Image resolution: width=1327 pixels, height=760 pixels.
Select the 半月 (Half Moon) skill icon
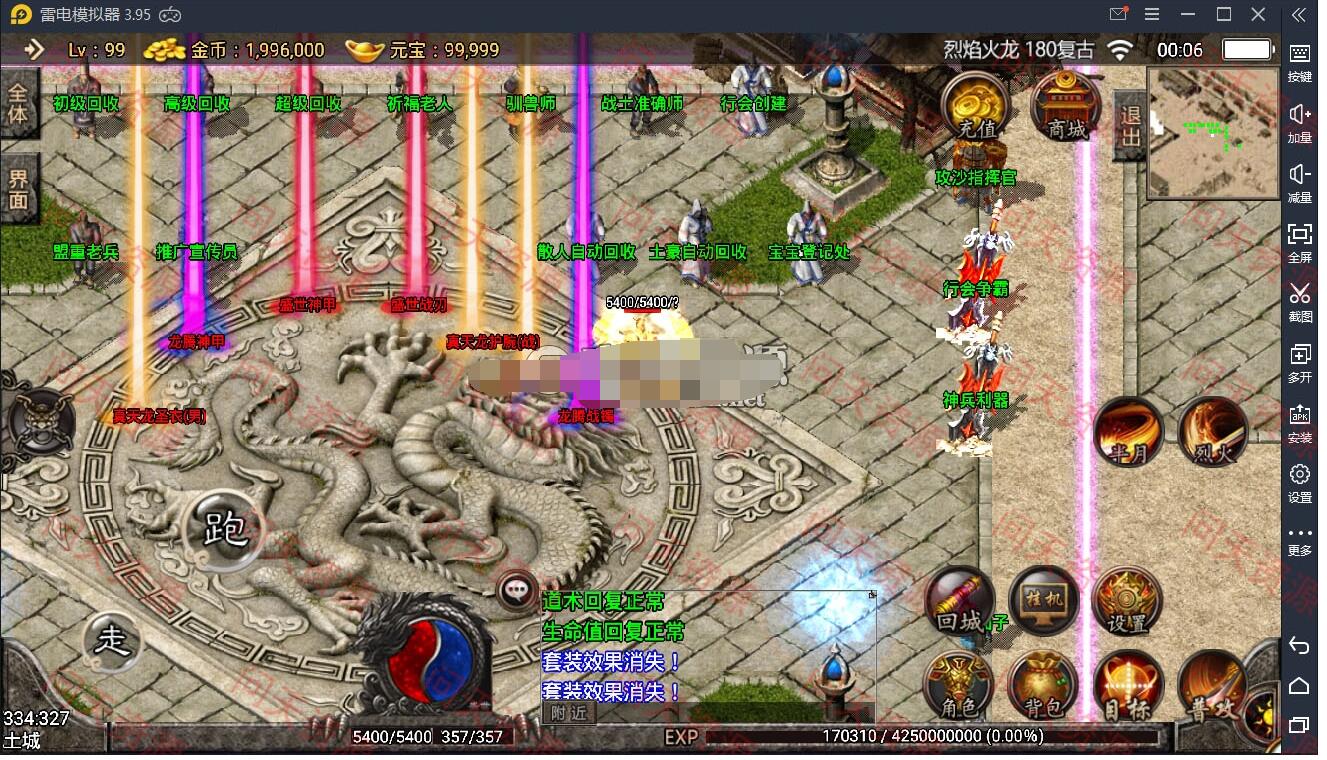tap(1130, 432)
